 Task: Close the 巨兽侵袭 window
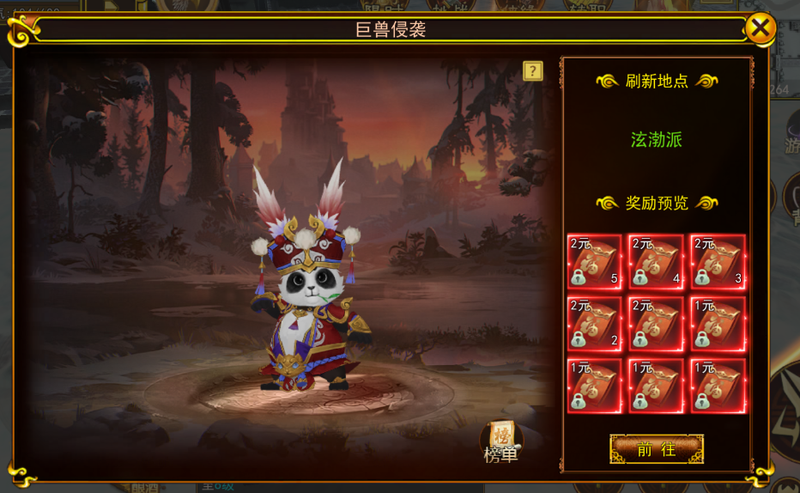tap(761, 28)
